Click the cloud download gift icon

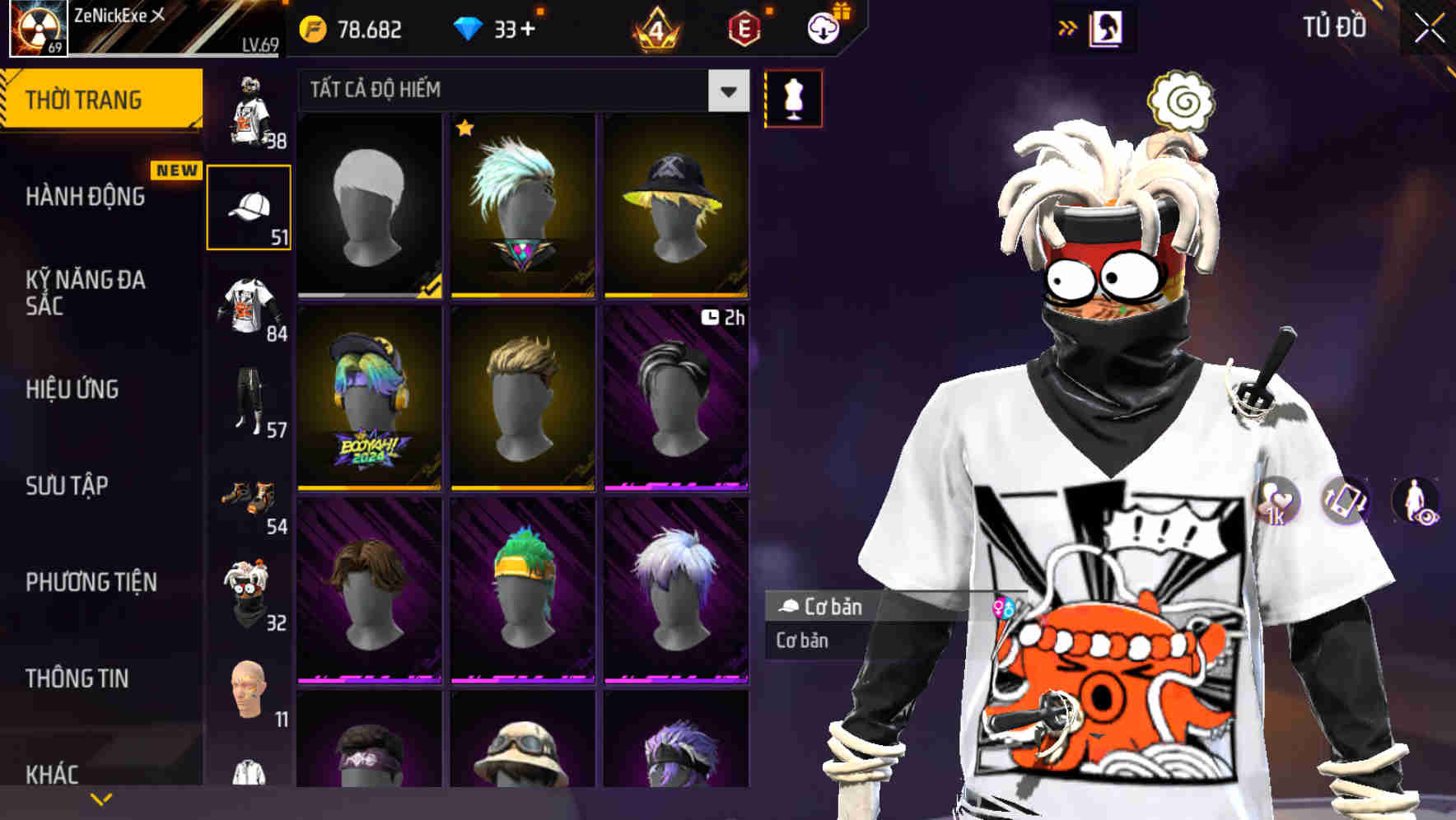[x=823, y=27]
